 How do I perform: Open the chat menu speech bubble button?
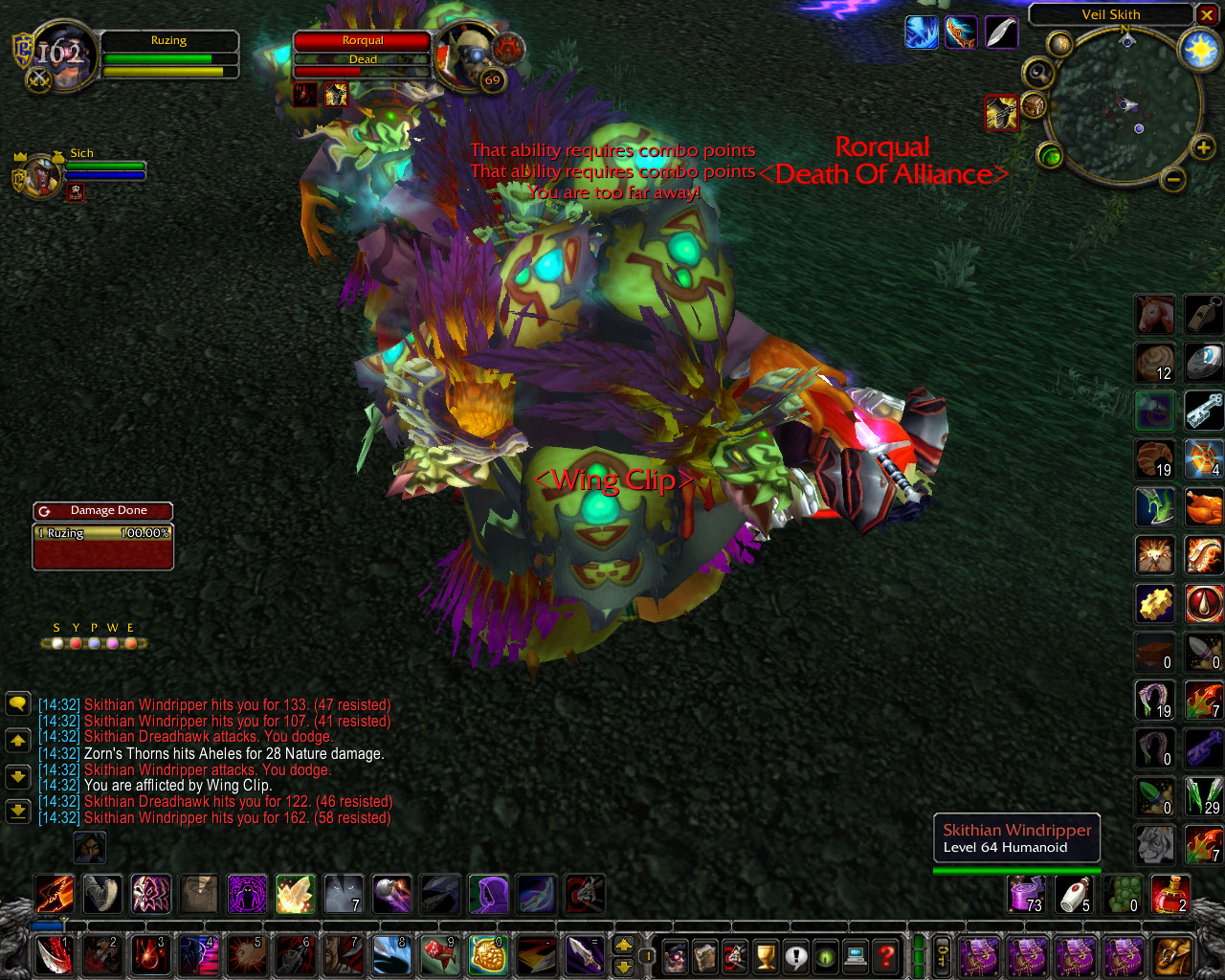[18, 704]
